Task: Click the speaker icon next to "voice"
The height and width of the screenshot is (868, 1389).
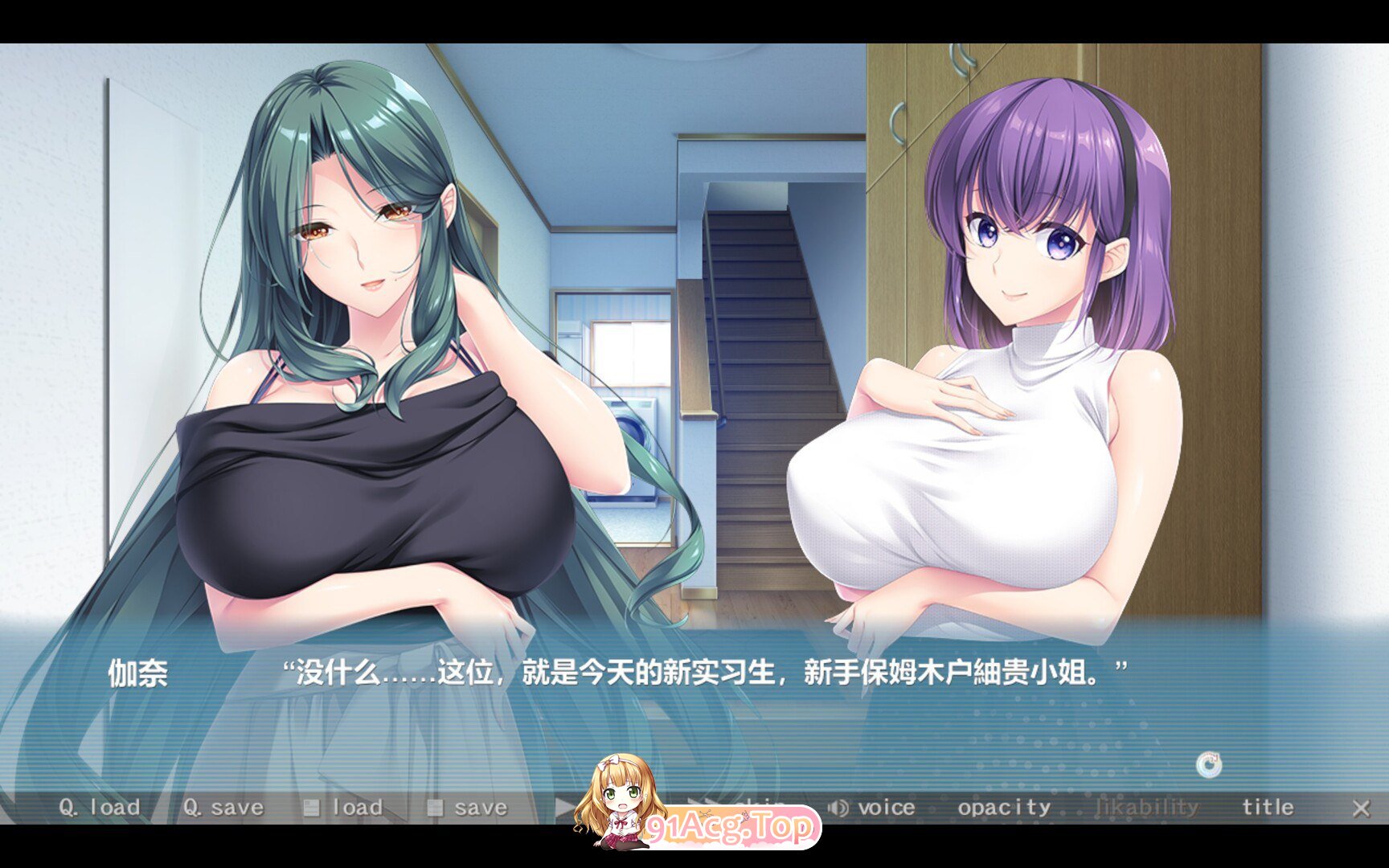Action: [837, 807]
